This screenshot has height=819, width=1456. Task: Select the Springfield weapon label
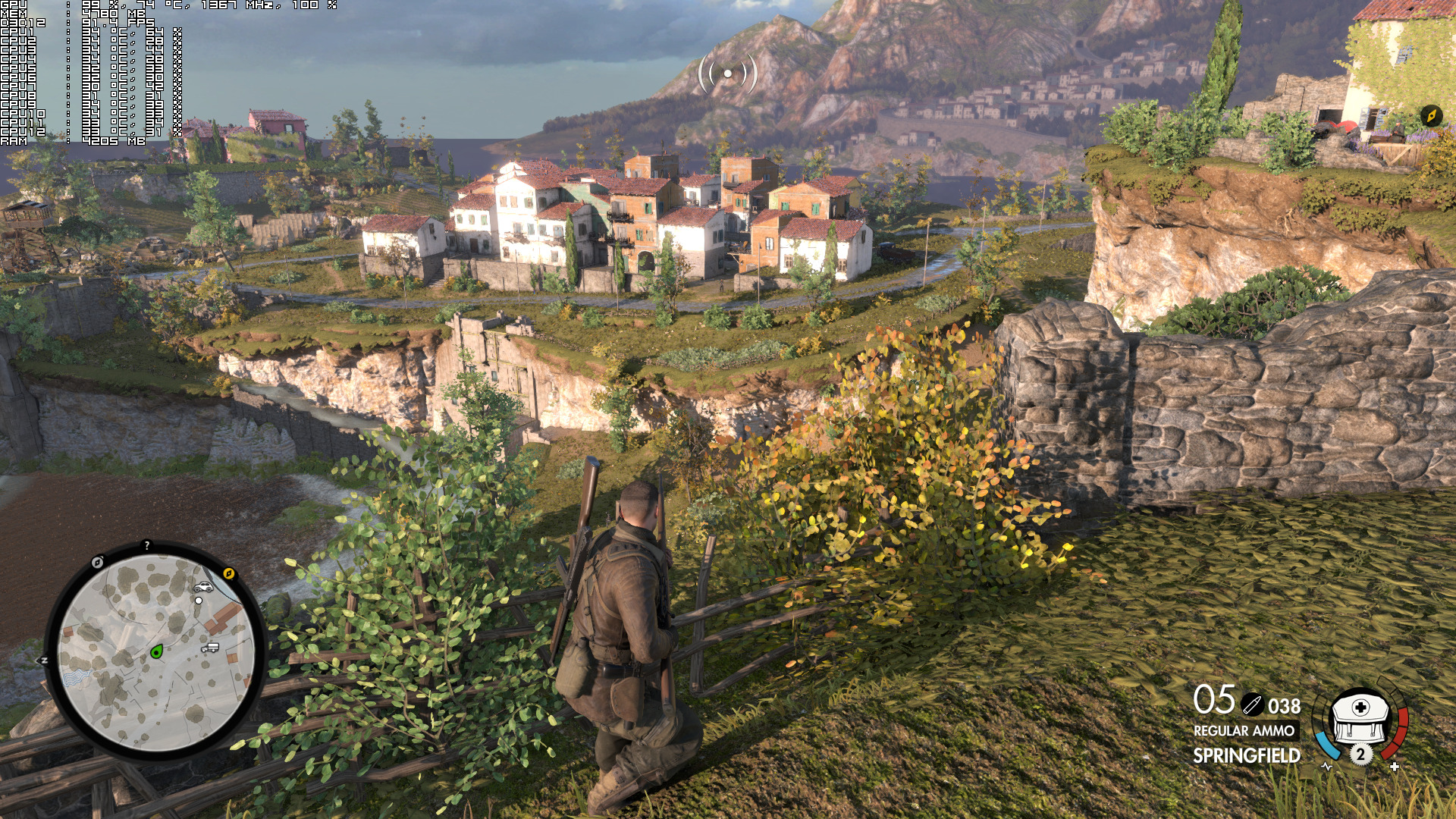point(1246,755)
